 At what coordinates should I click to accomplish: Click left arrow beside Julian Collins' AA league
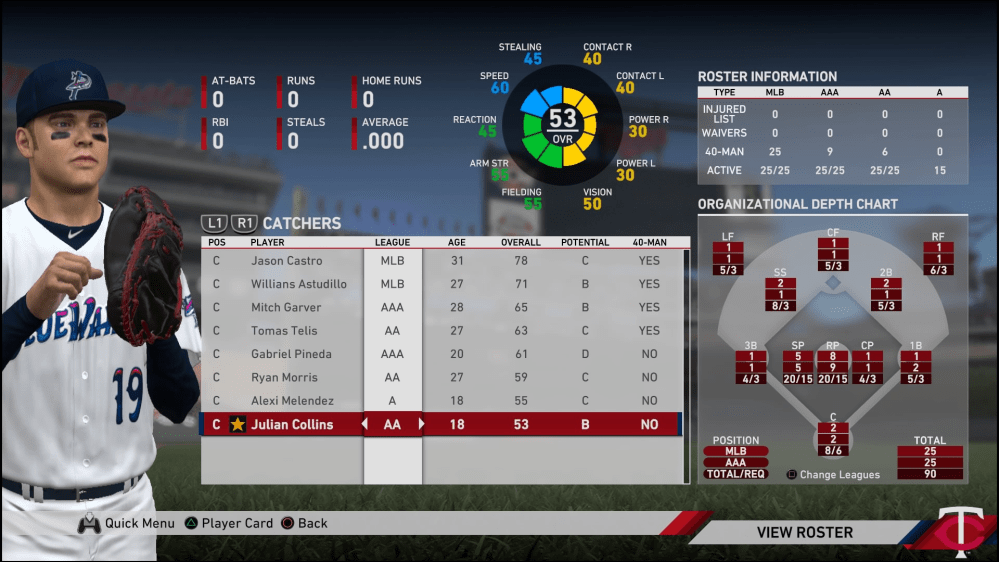click(365, 424)
